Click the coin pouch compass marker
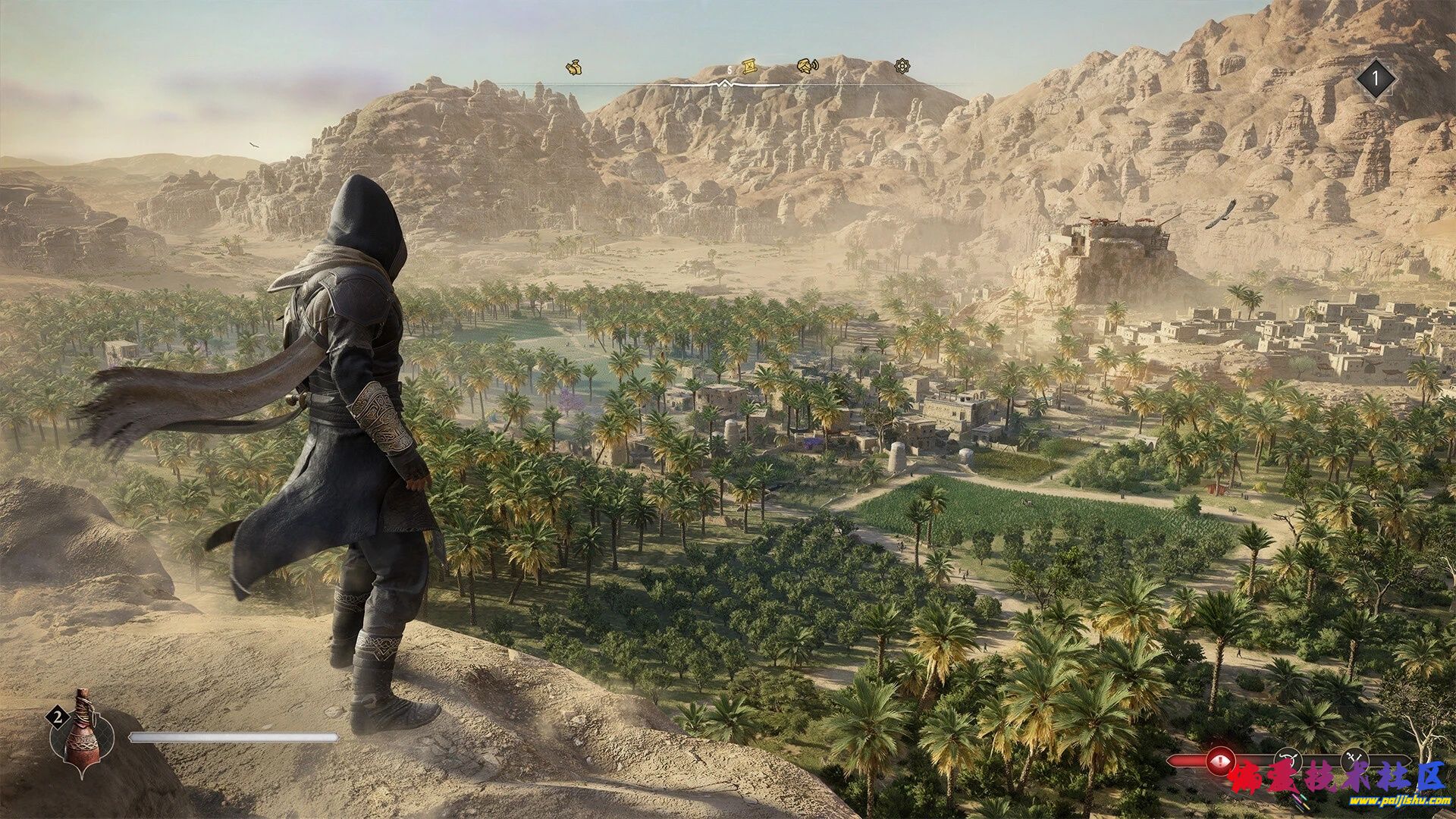The image size is (1456, 819). point(575,67)
